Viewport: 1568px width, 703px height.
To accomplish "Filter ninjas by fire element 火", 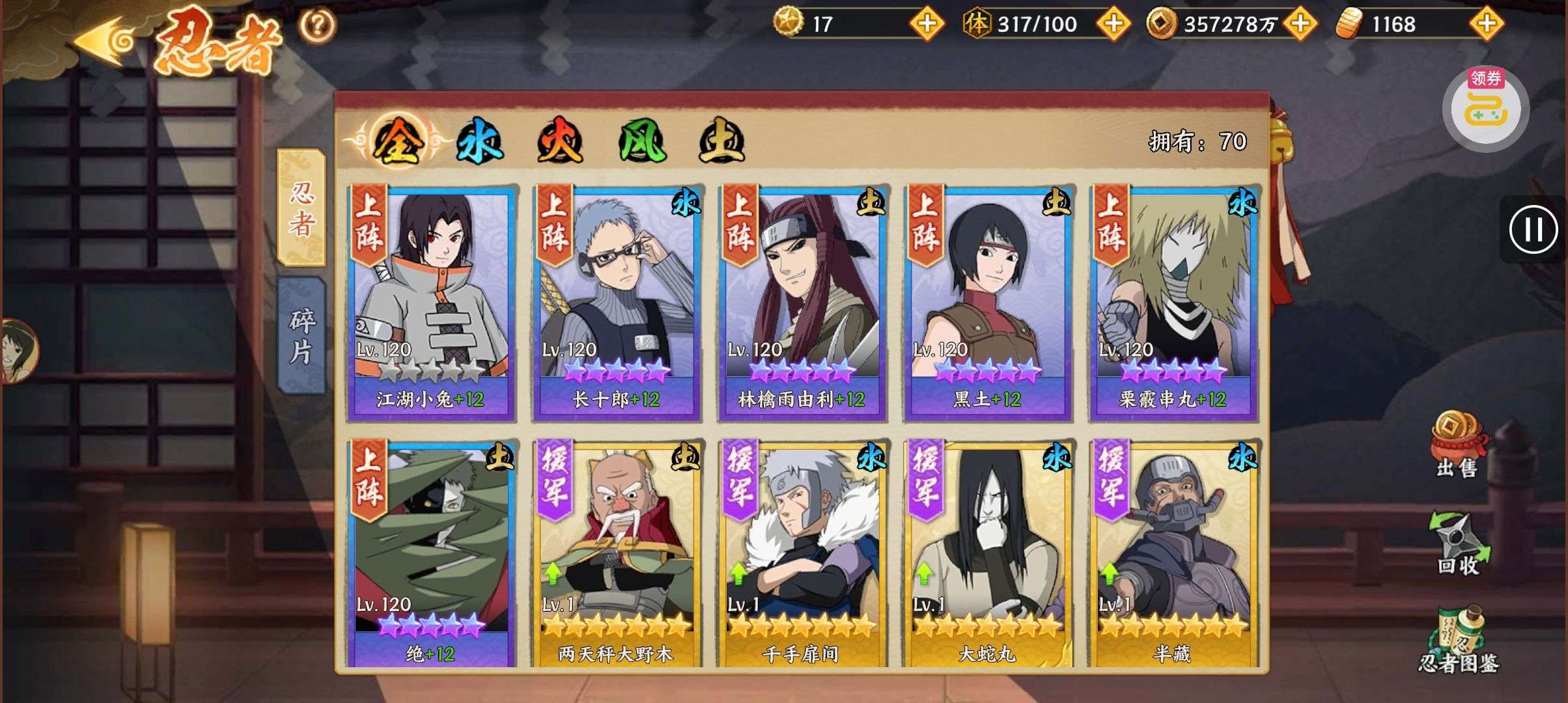I will point(559,141).
